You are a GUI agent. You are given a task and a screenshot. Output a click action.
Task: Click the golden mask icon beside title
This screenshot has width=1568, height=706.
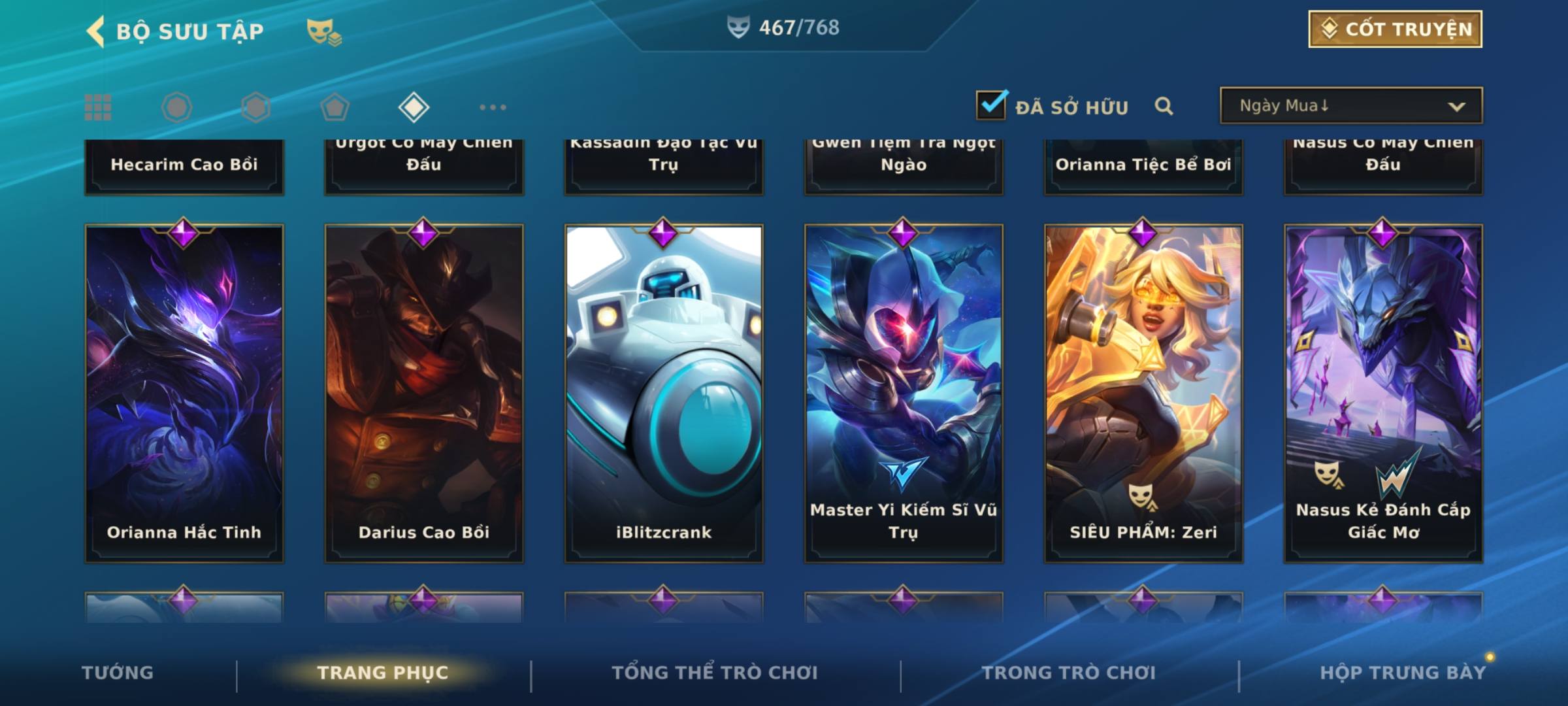coord(323,31)
